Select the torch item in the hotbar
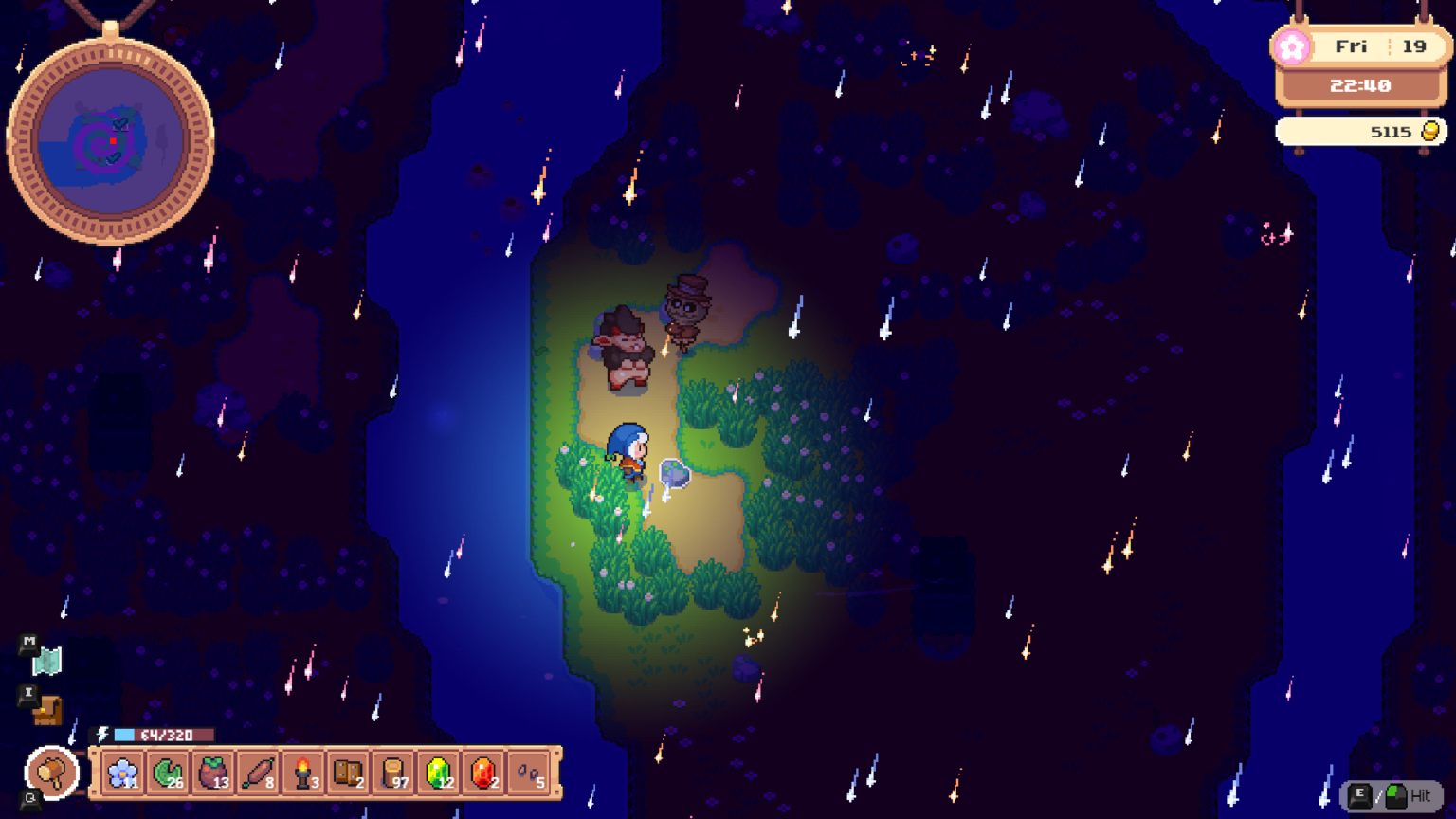This screenshot has width=1456, height=819. (x=303, y=772)
